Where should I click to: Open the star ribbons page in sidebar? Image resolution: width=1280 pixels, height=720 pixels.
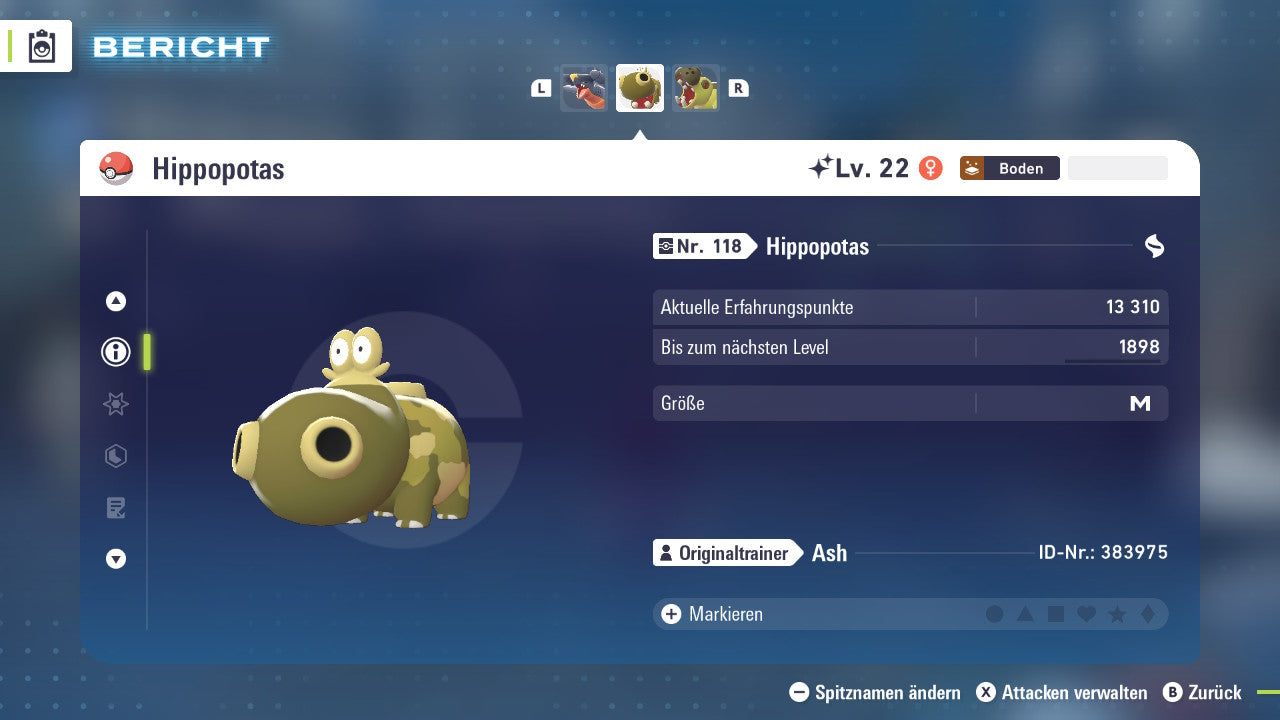115,404
